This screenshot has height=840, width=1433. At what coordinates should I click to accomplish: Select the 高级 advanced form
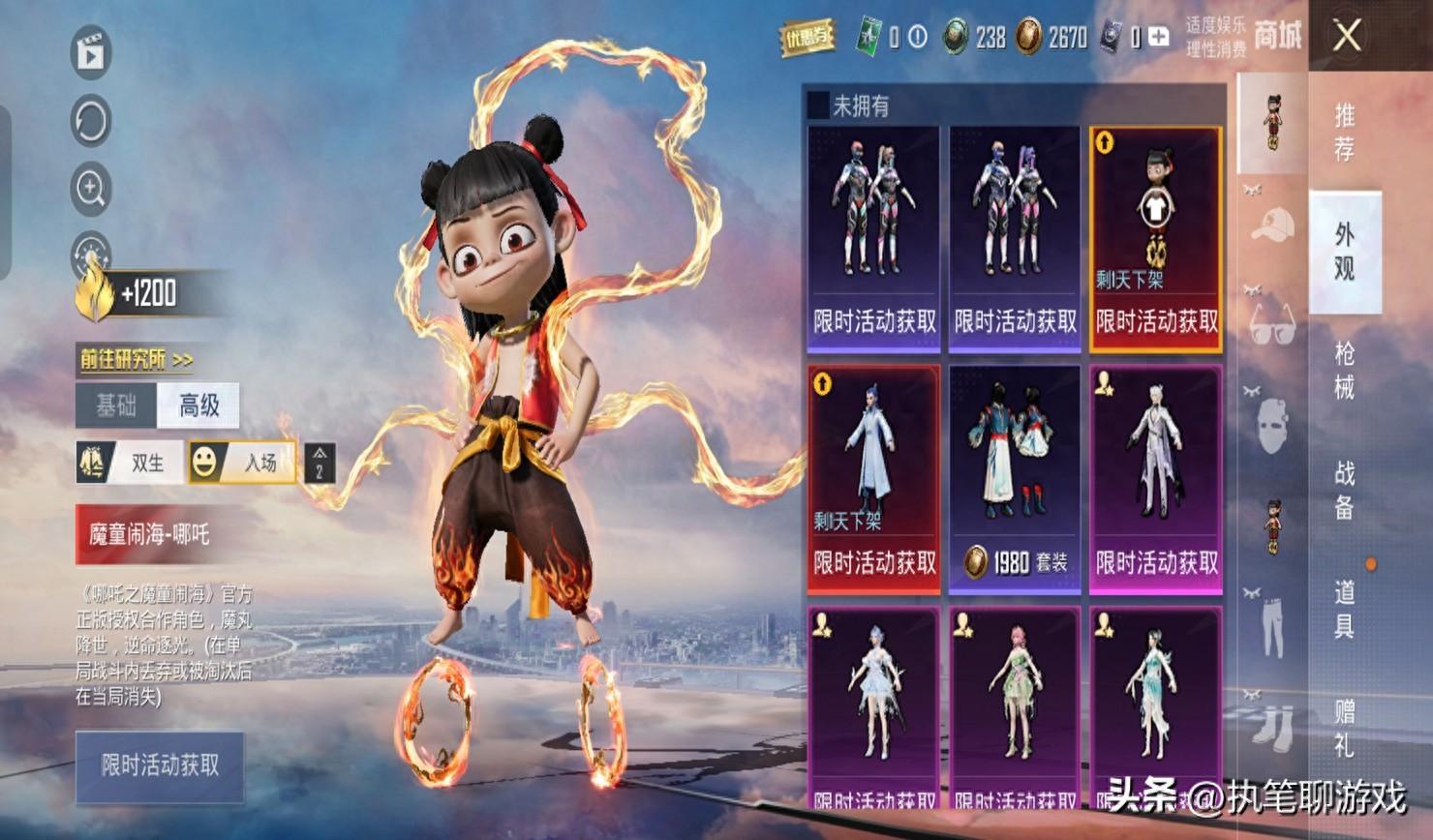point(198,405)
